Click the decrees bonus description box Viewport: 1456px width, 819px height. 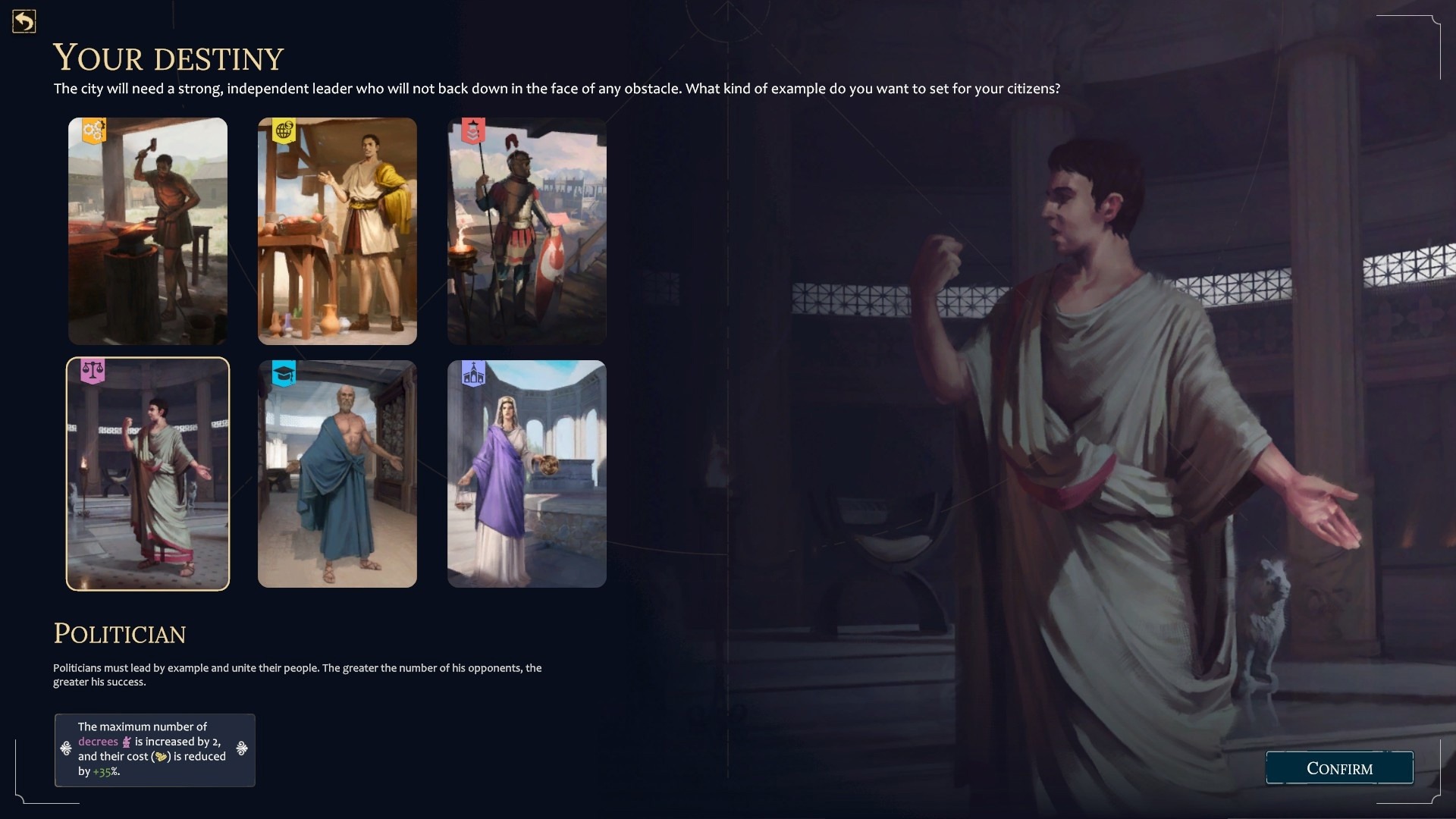pyautogui.click(x=155, y=749)
